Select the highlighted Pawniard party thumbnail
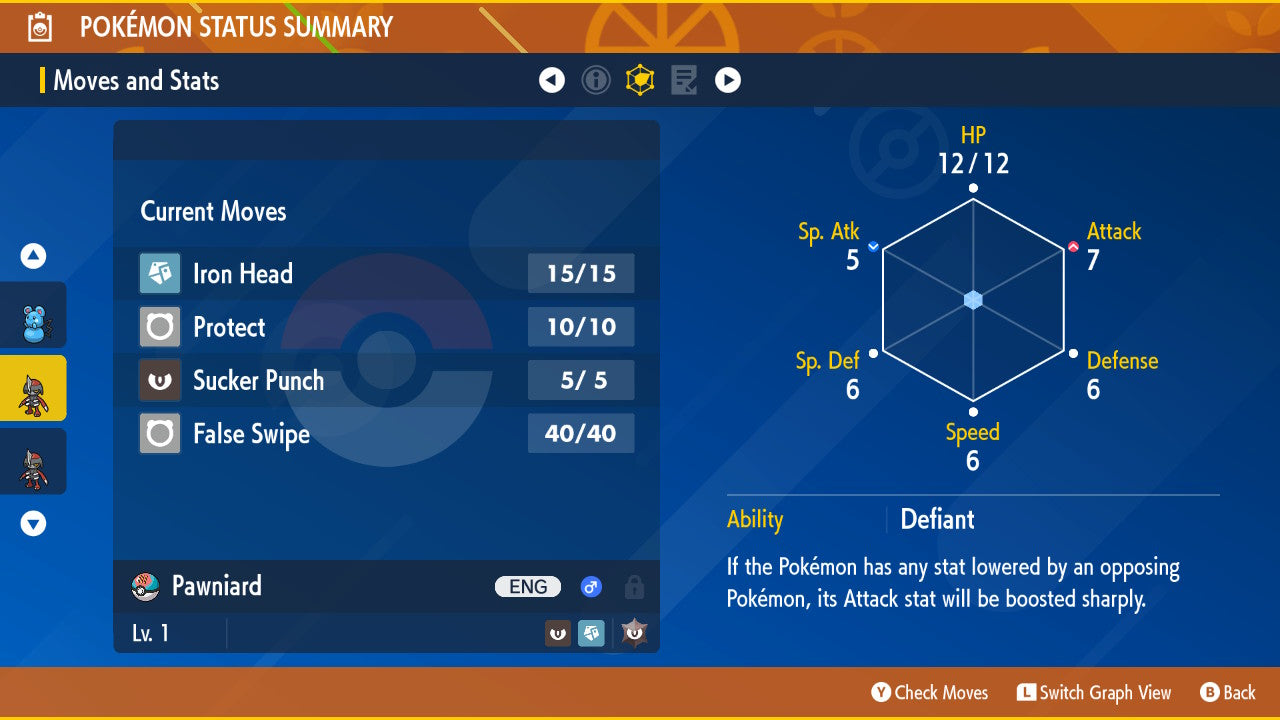The height and width of the screenshot is (720, 1280). coord(33,388)
